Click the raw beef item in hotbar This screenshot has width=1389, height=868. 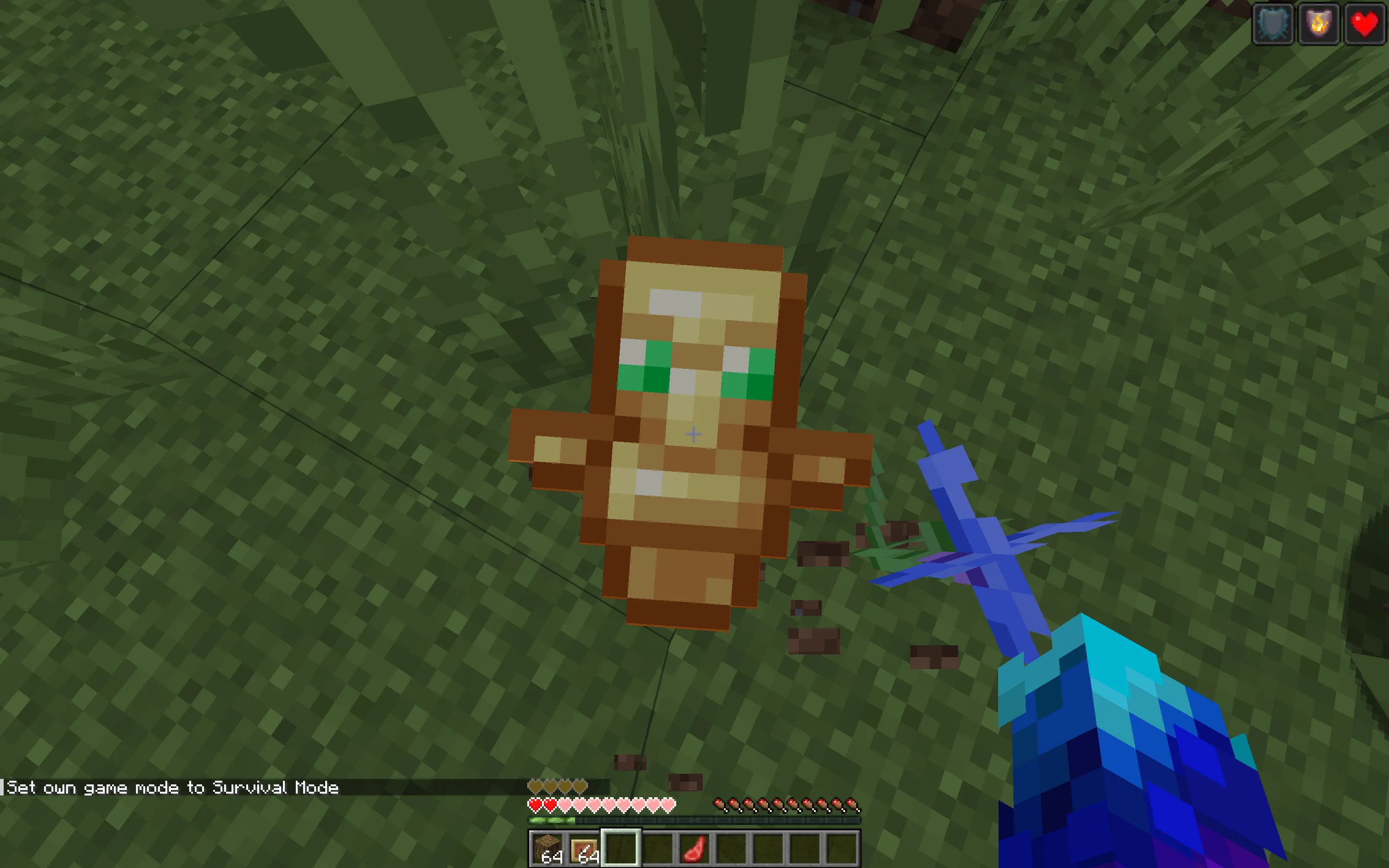pos(694,849)
